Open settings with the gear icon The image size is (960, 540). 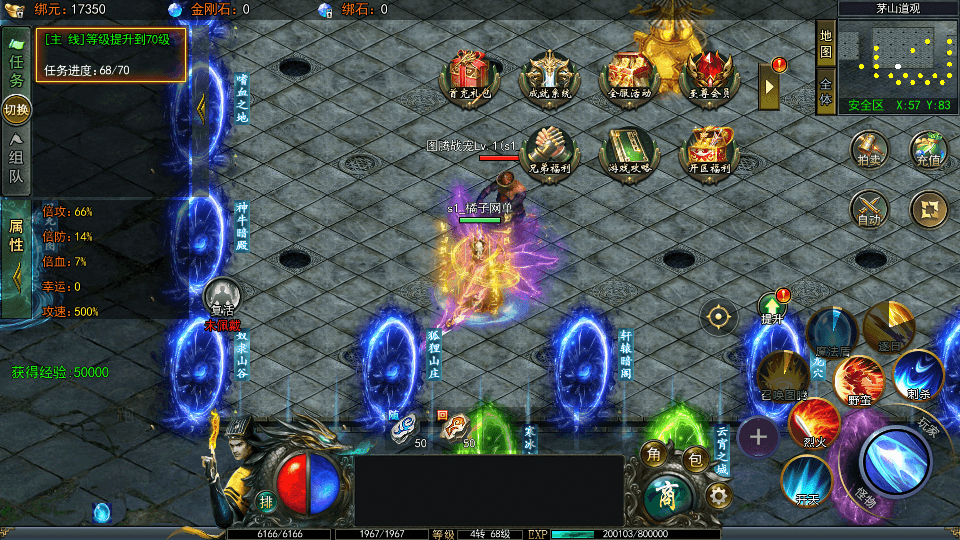pos(717,495)
